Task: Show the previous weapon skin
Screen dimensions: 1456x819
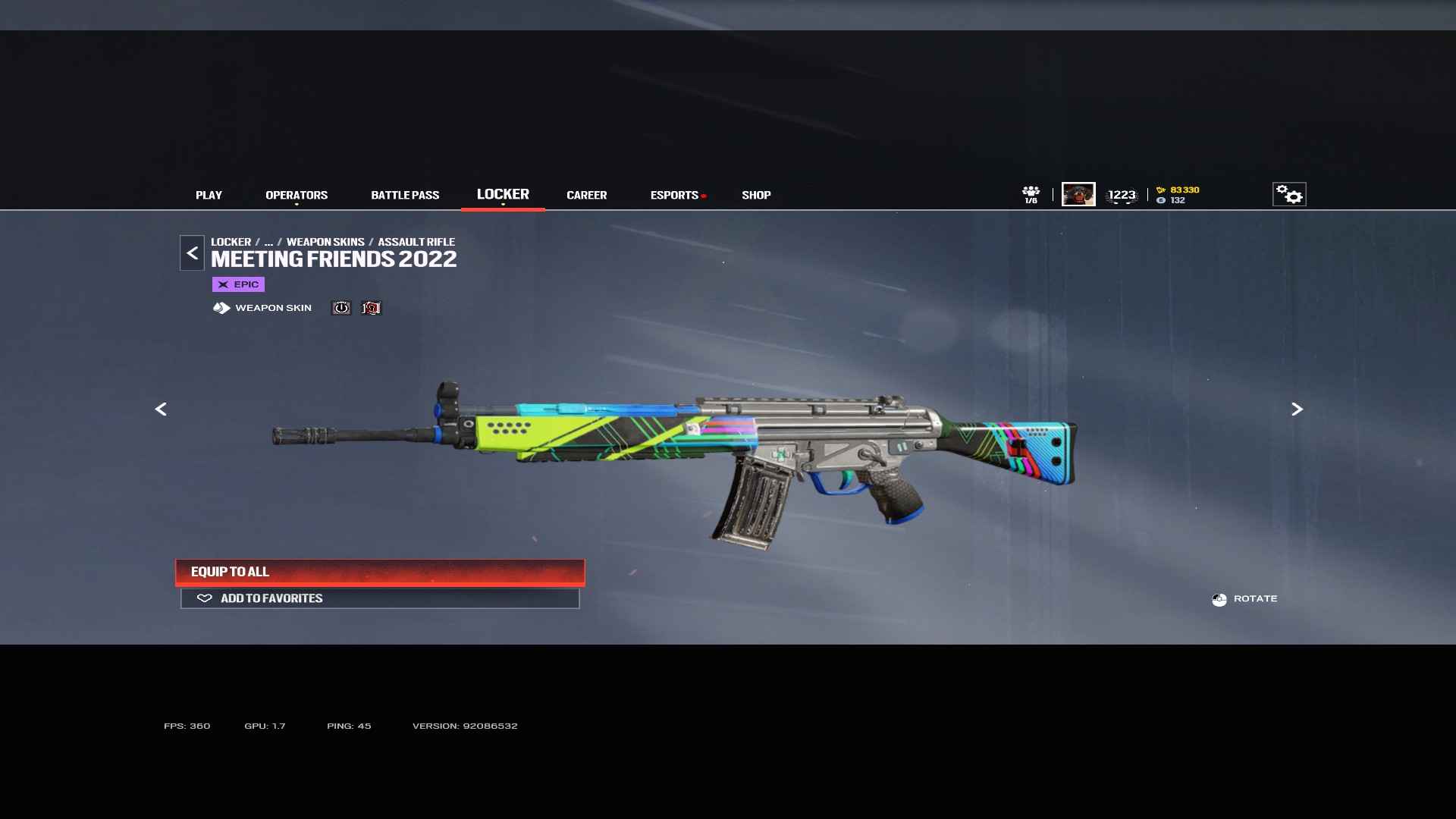Action: point(161,409)
